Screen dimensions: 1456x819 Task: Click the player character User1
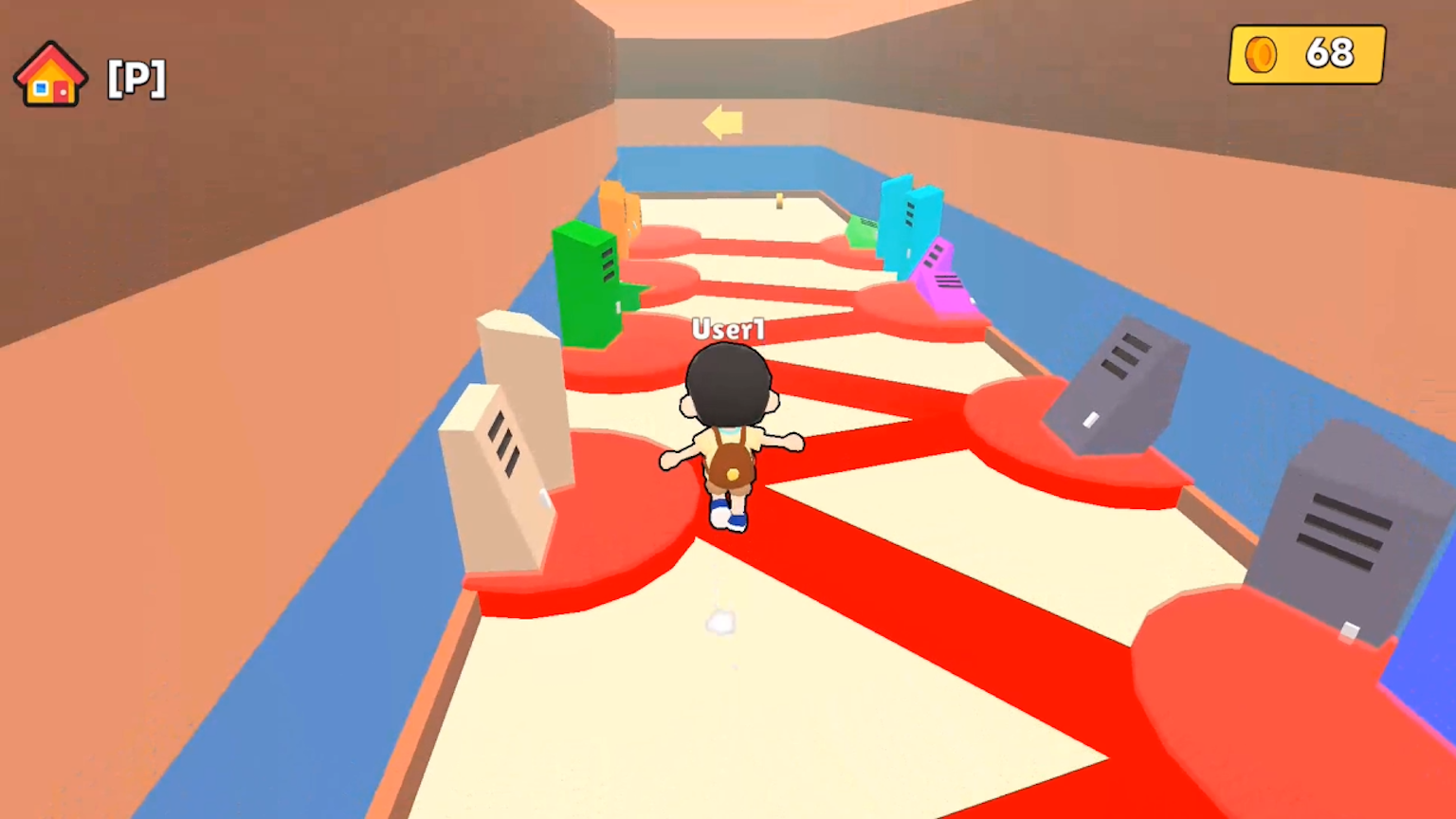click(x=728, y=436)
